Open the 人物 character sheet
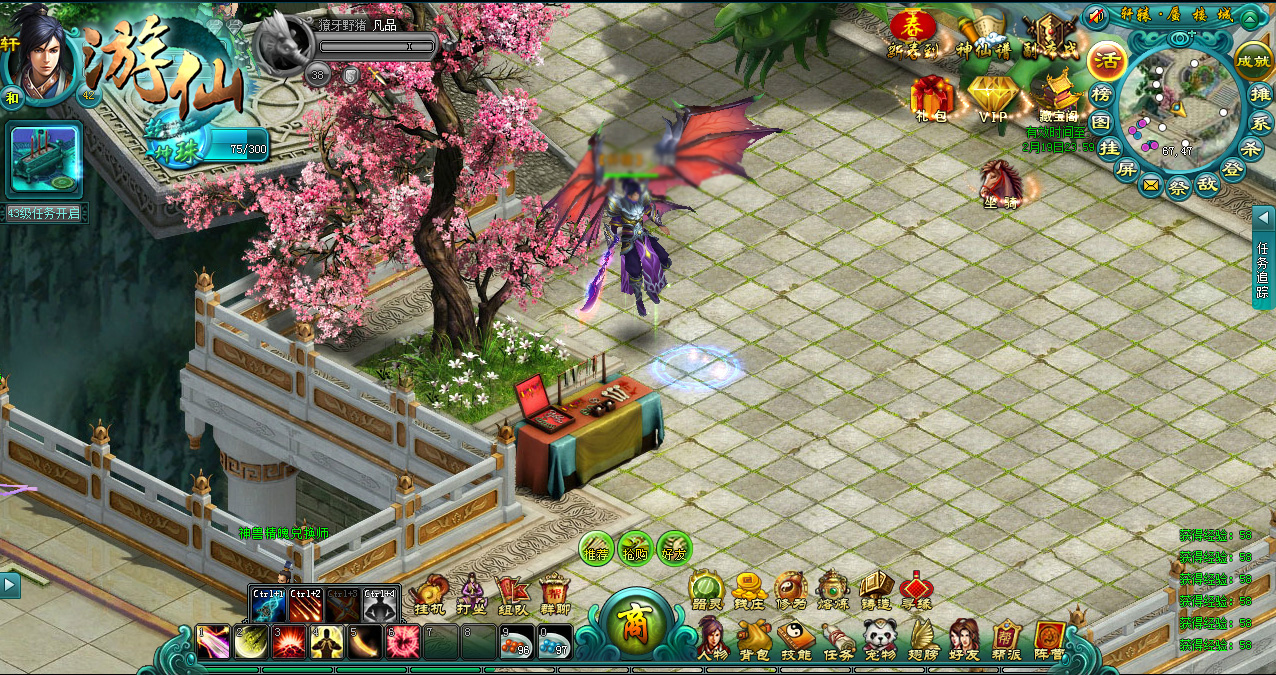Viewport: 1276px width, 675px height. click(x=711, y=637)
